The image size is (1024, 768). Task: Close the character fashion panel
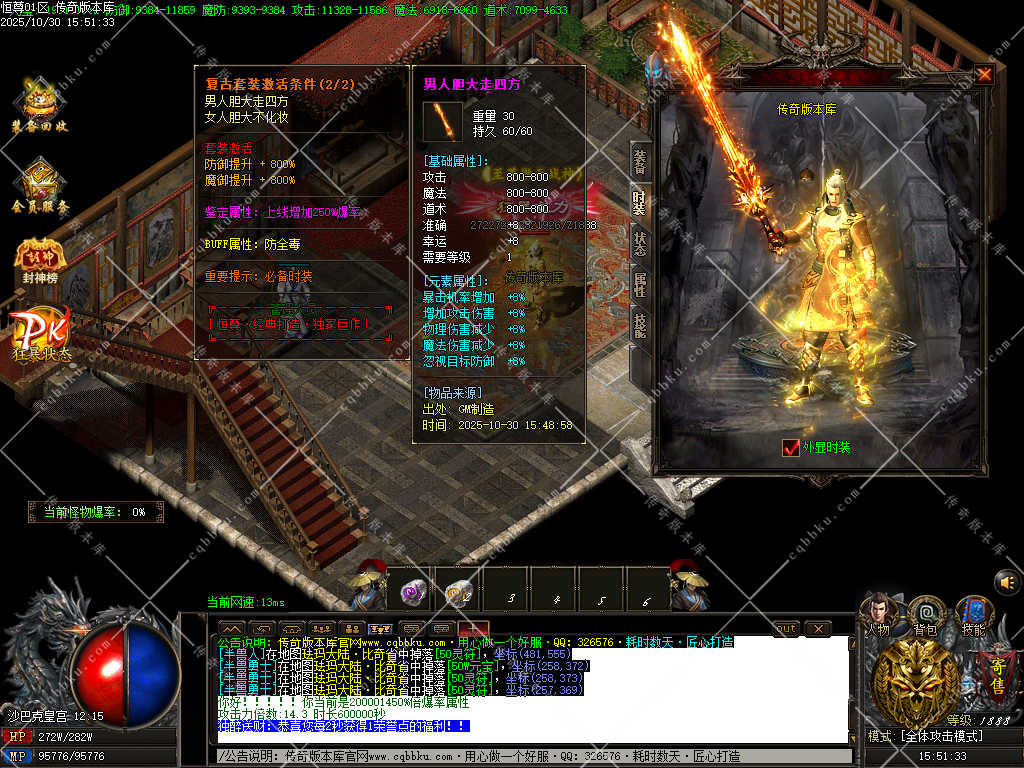click(985, 75)
